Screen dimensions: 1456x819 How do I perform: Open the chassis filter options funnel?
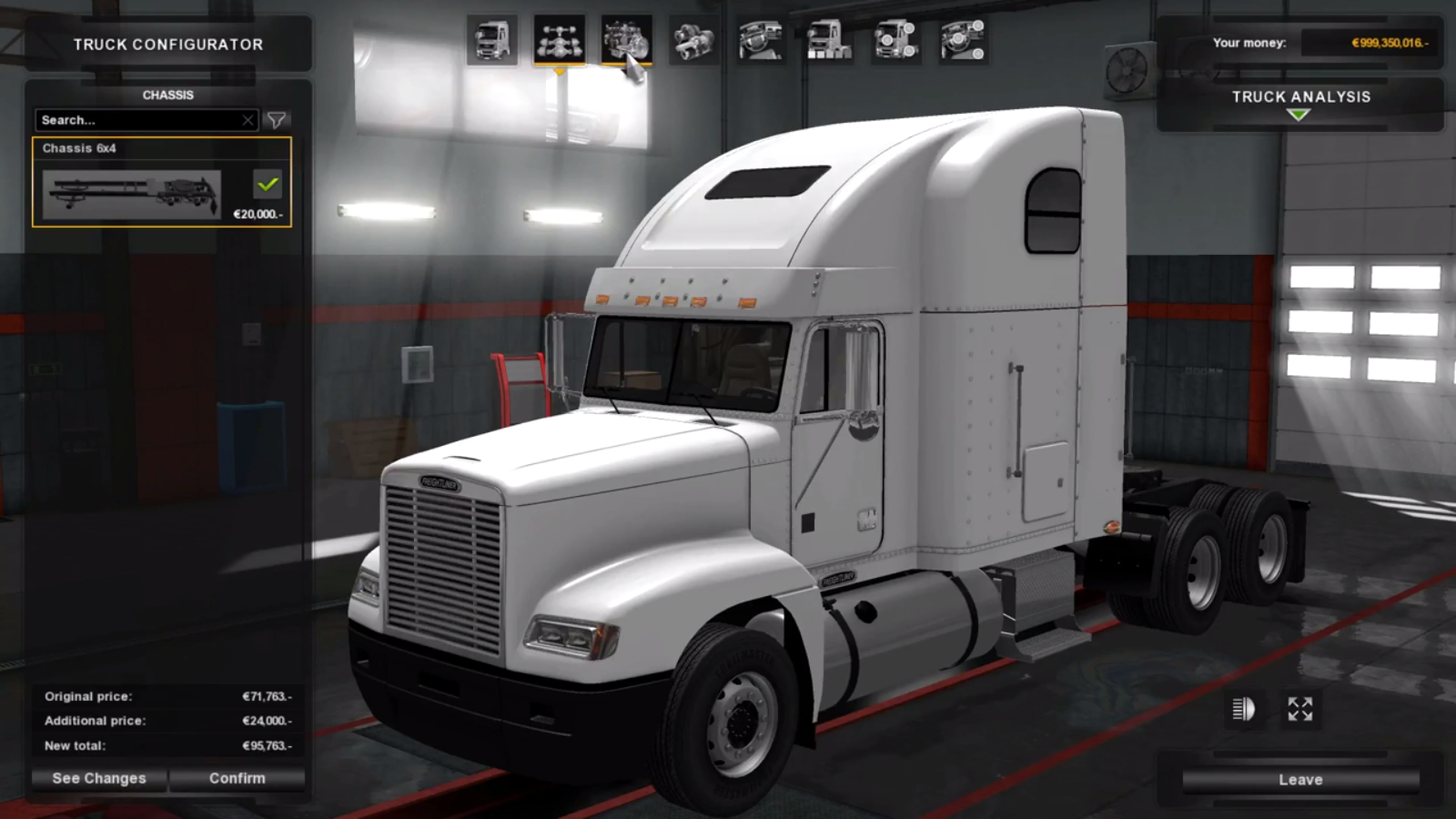click(x=278, y=119)
